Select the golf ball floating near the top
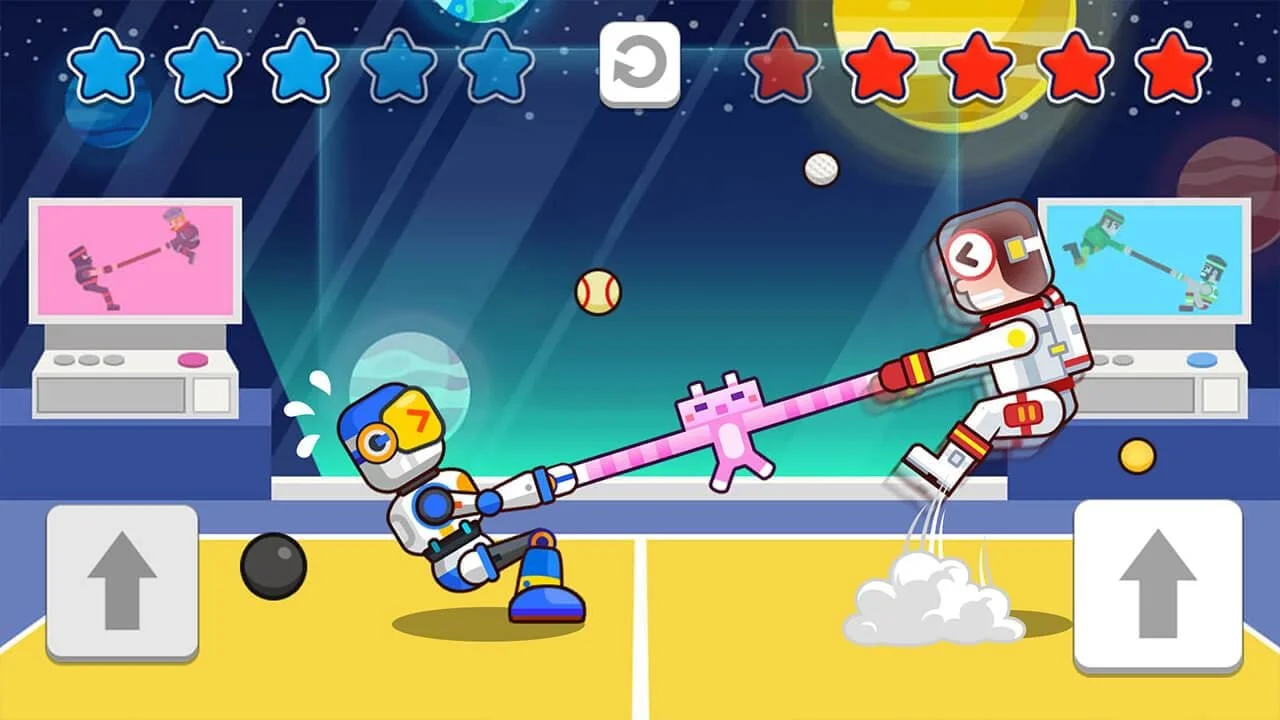 coord(818,169)
